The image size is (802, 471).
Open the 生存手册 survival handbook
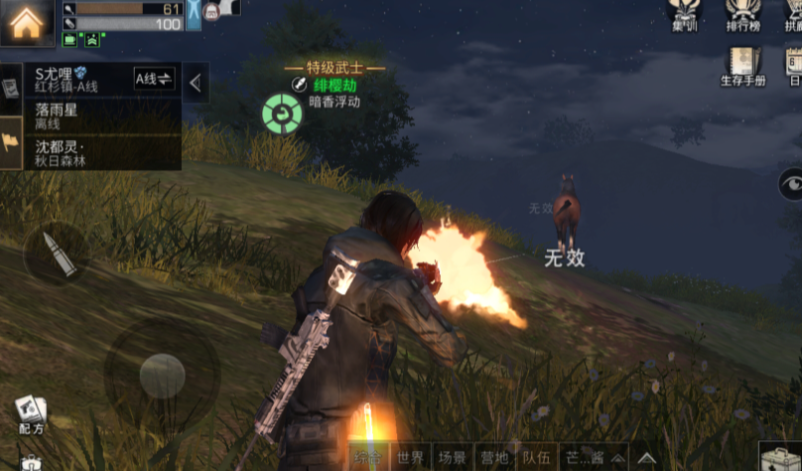pos(743,66)
